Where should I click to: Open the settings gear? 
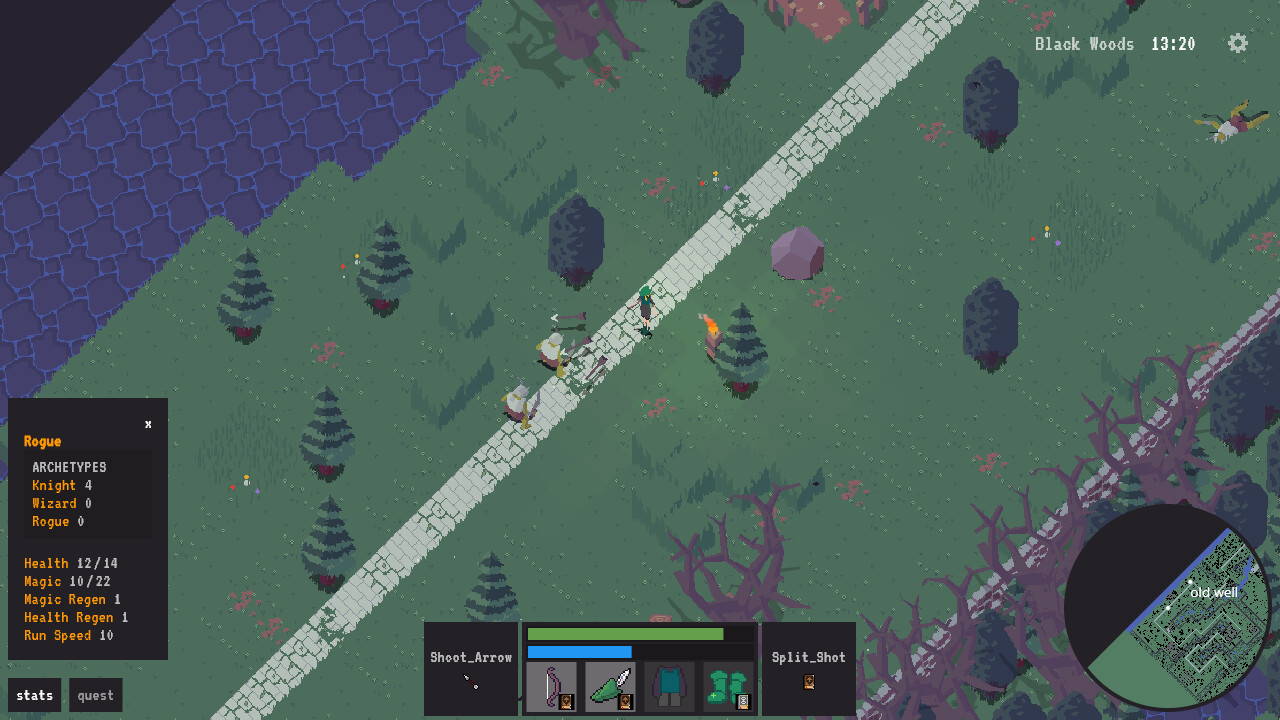point(1237,44)
